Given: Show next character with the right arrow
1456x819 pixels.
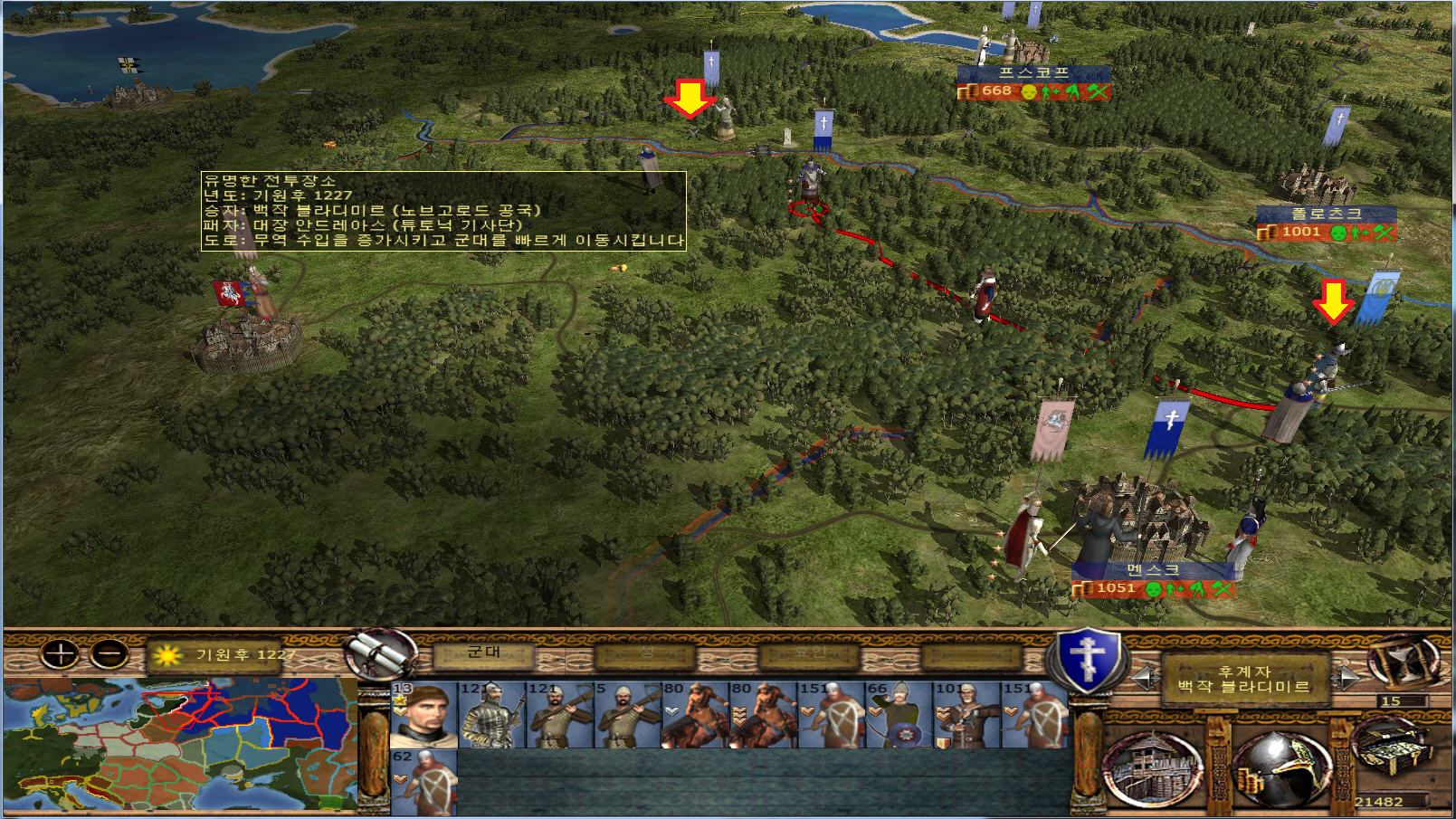Looking at the screenshot, I should [1347, 677].
